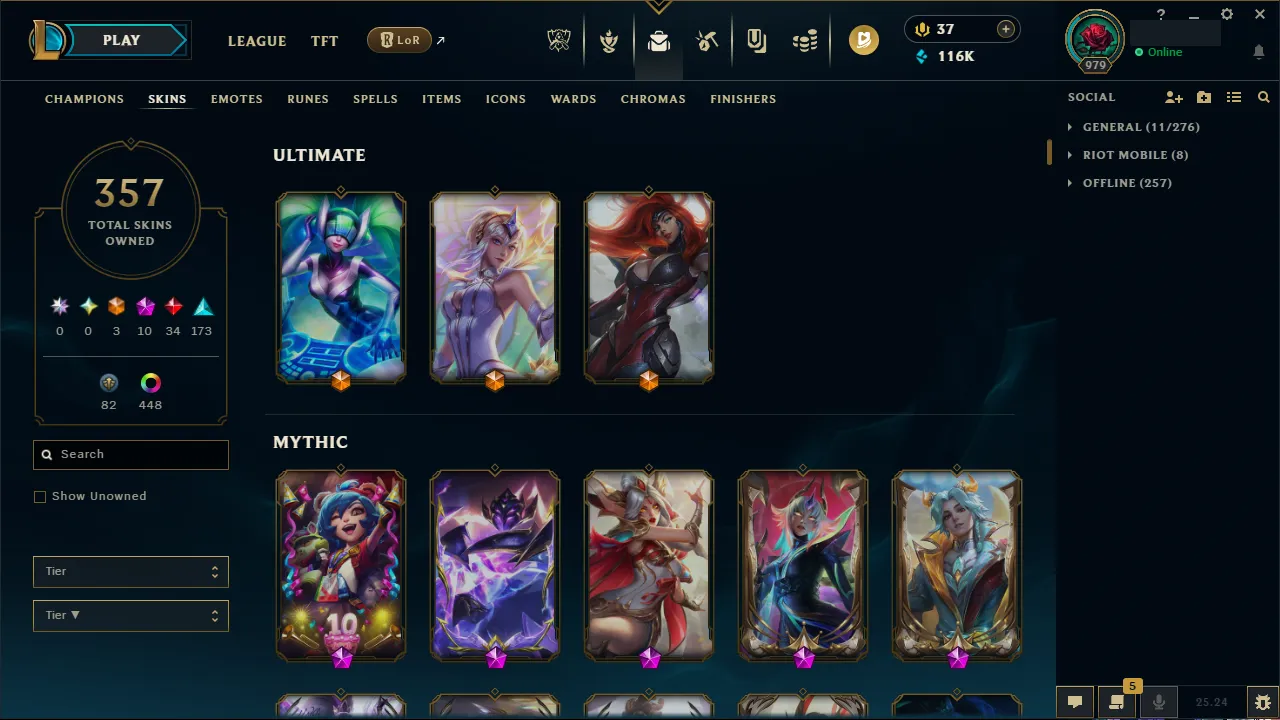Switch to the CHAMPIONS tab
The height and width of the screenshot is (720, 1280).
pos(84,99)
